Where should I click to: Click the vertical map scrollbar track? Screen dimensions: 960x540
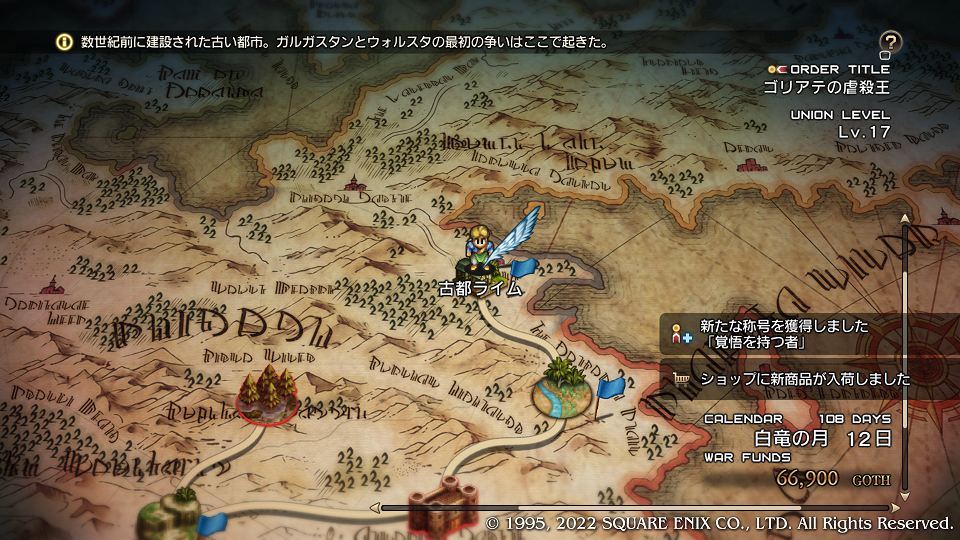pos(908,360)
